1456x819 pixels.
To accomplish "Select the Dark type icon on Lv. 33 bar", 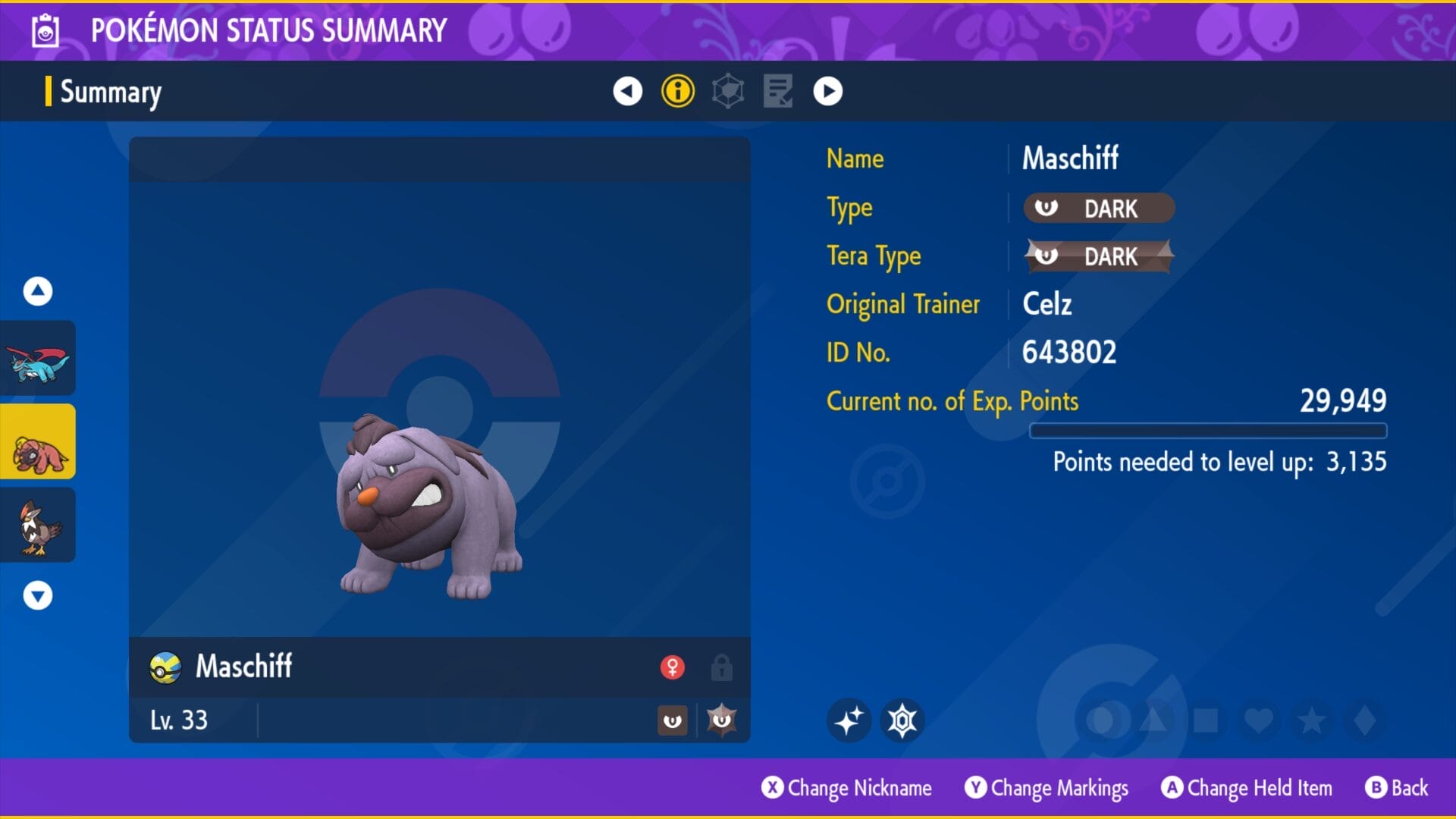I will [x=673, y=720].
